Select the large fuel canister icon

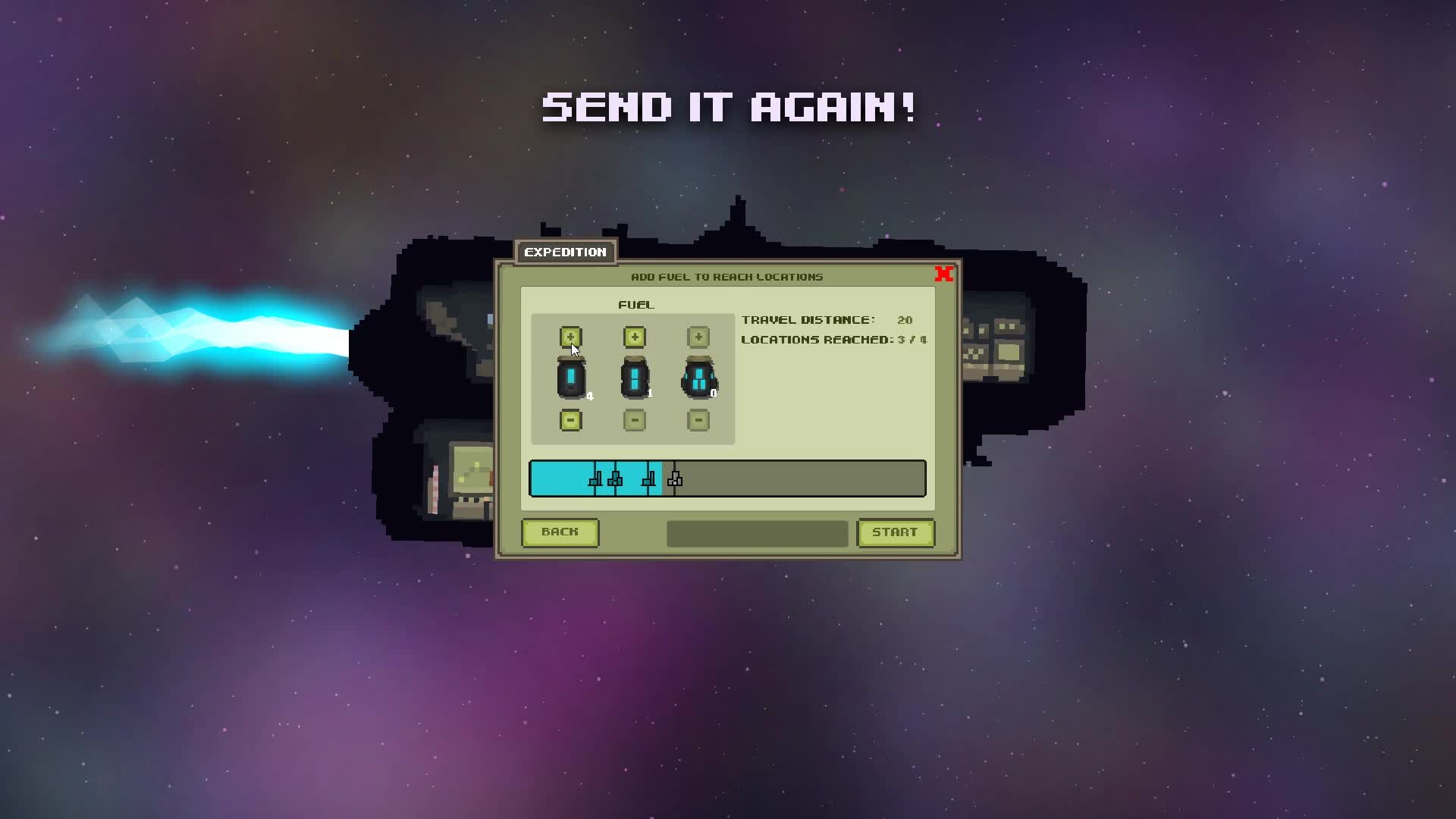[x=698, y=378]
